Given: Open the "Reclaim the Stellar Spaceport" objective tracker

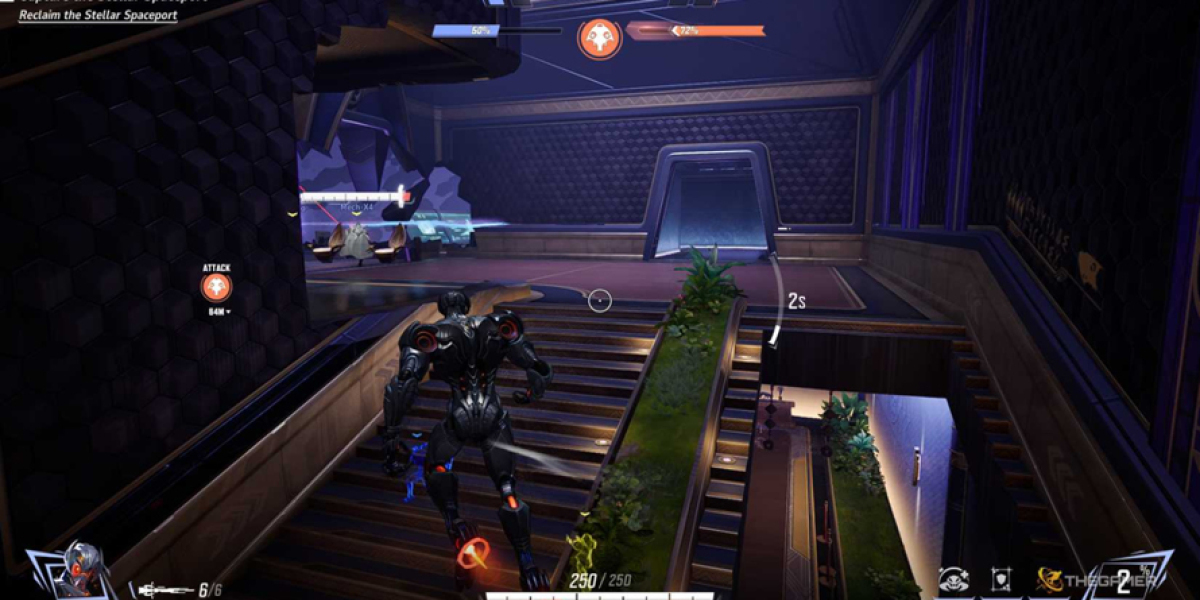Looking at the screenshot, I should coord(98,15).
